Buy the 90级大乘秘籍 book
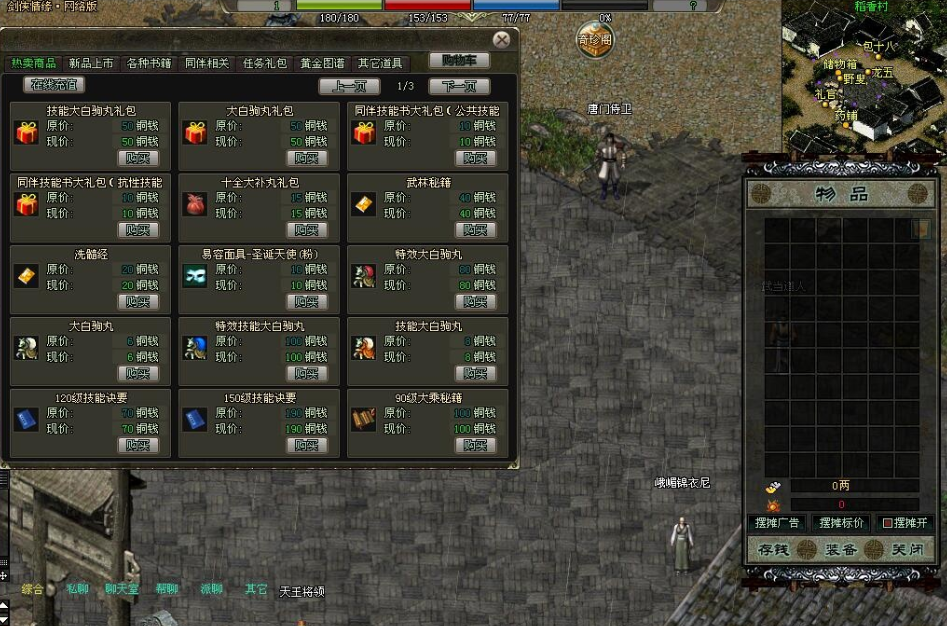Image resolution: width=947 pixels, height=626 pixels. 475,445
